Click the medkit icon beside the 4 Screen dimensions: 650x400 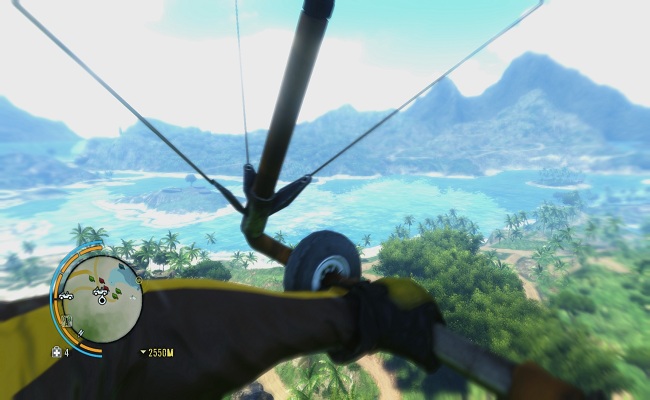point(56,352)
